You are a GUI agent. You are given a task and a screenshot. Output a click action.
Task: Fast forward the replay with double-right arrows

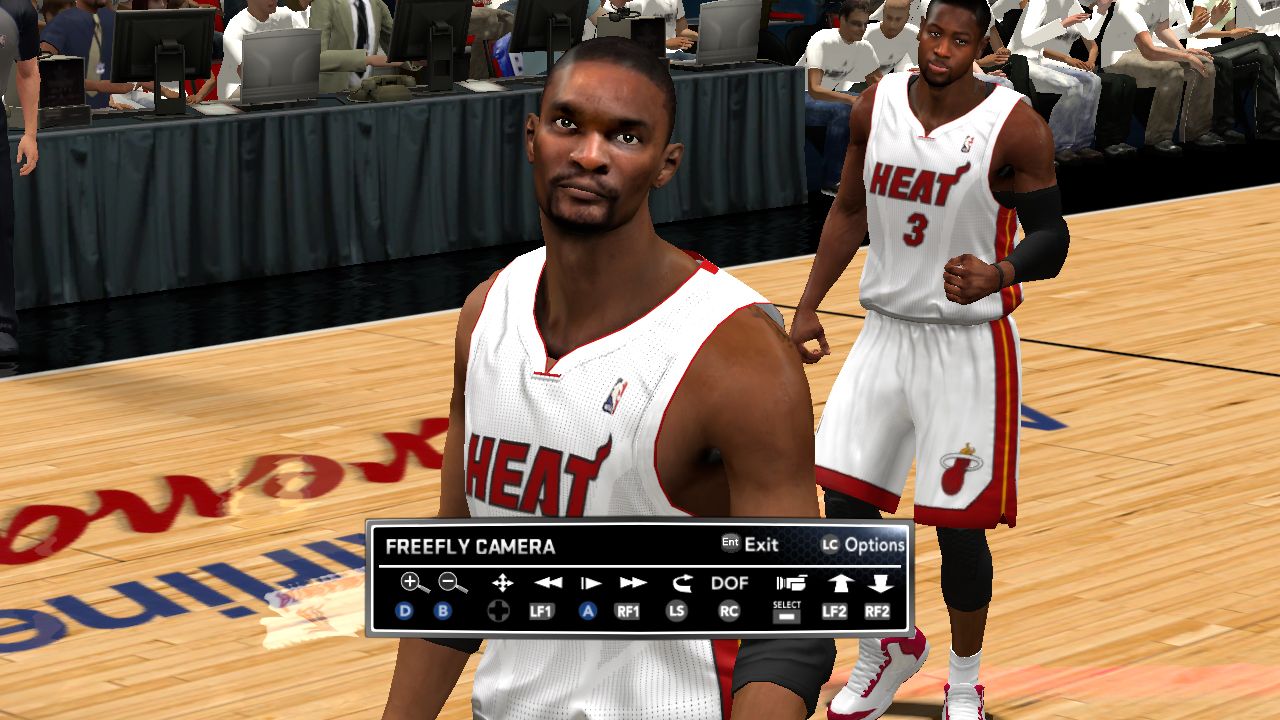click(633, 583)
